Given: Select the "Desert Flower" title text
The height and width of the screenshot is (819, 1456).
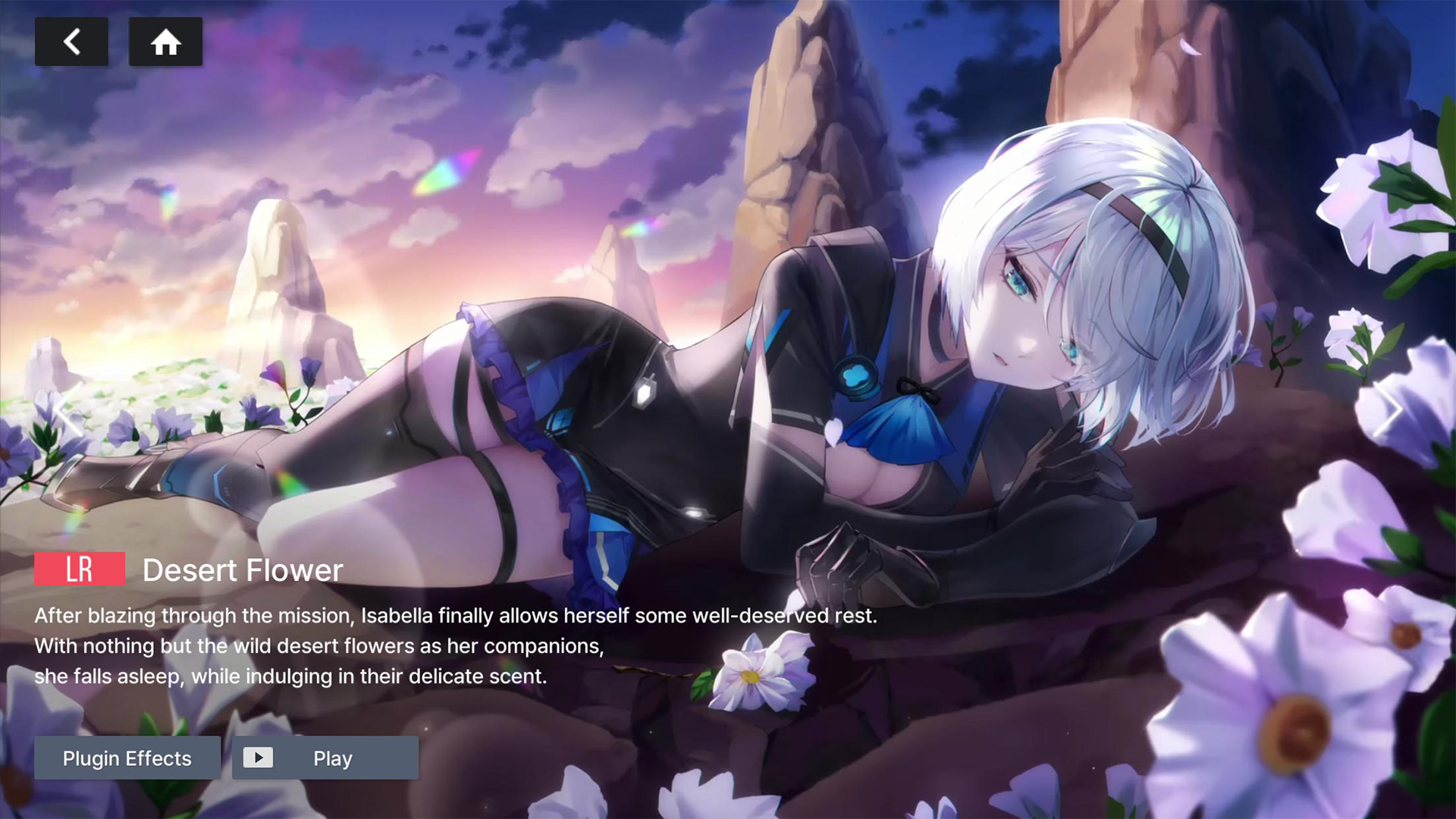Looking at the screenshot, I should 243,570.
